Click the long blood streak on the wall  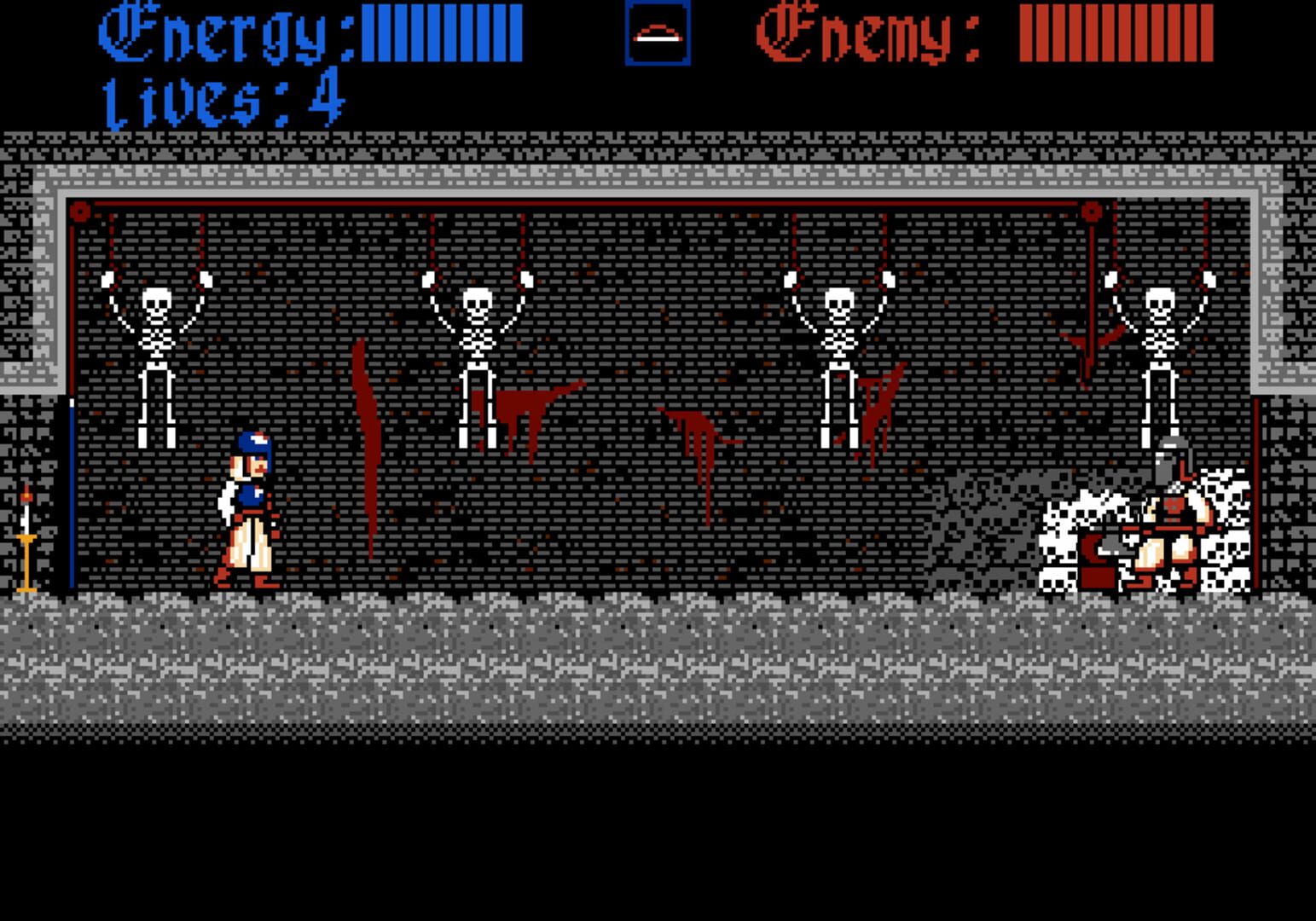[368, 443]
